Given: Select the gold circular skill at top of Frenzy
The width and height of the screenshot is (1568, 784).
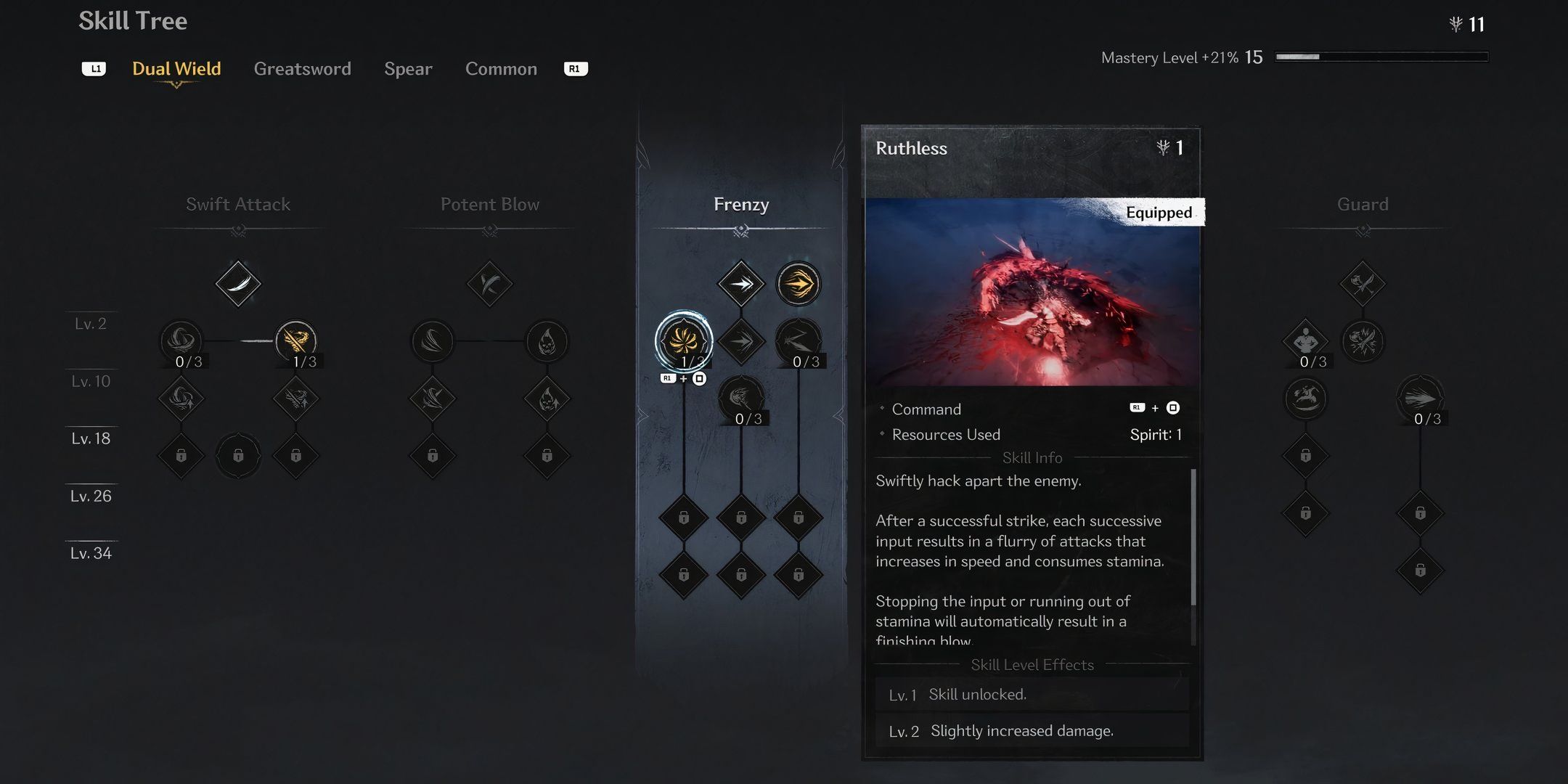Looking at the screenshot, I should coord(799,283).
